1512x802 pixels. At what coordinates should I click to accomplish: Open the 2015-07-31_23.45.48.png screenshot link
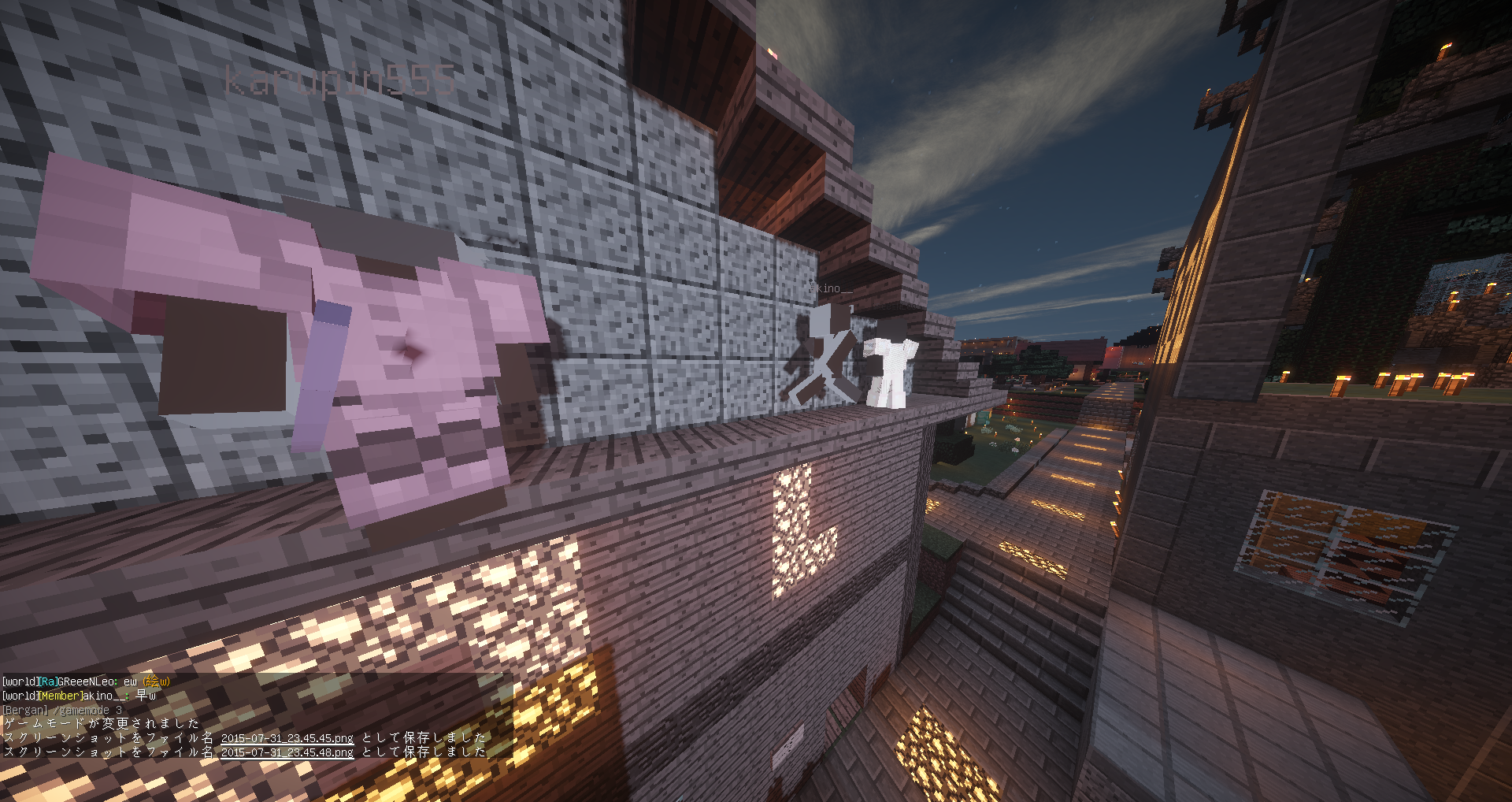pyautogui.click(x=287, y=752)
